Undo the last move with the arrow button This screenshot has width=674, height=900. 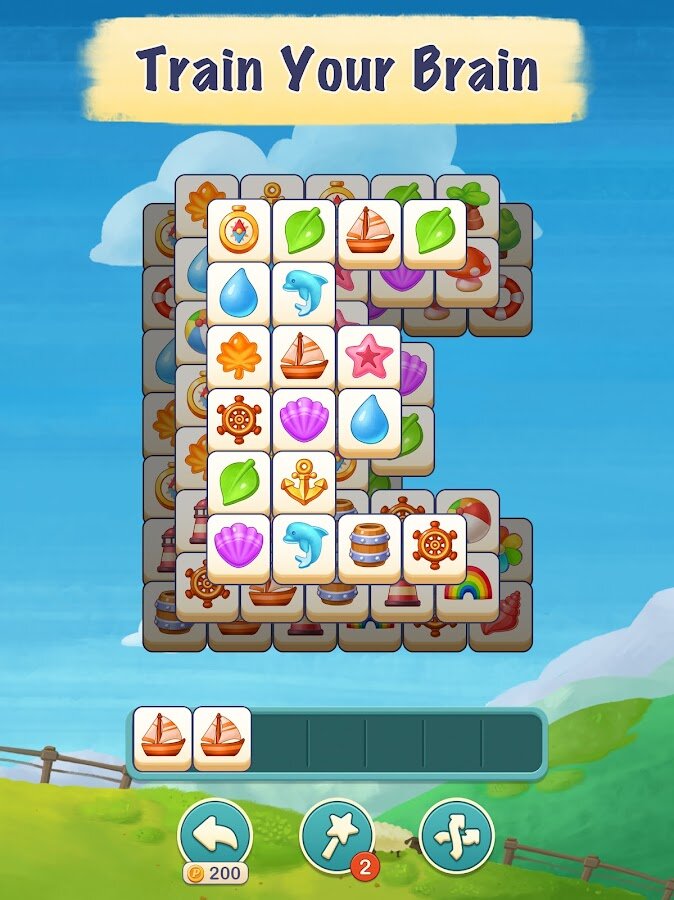(214, 833)
